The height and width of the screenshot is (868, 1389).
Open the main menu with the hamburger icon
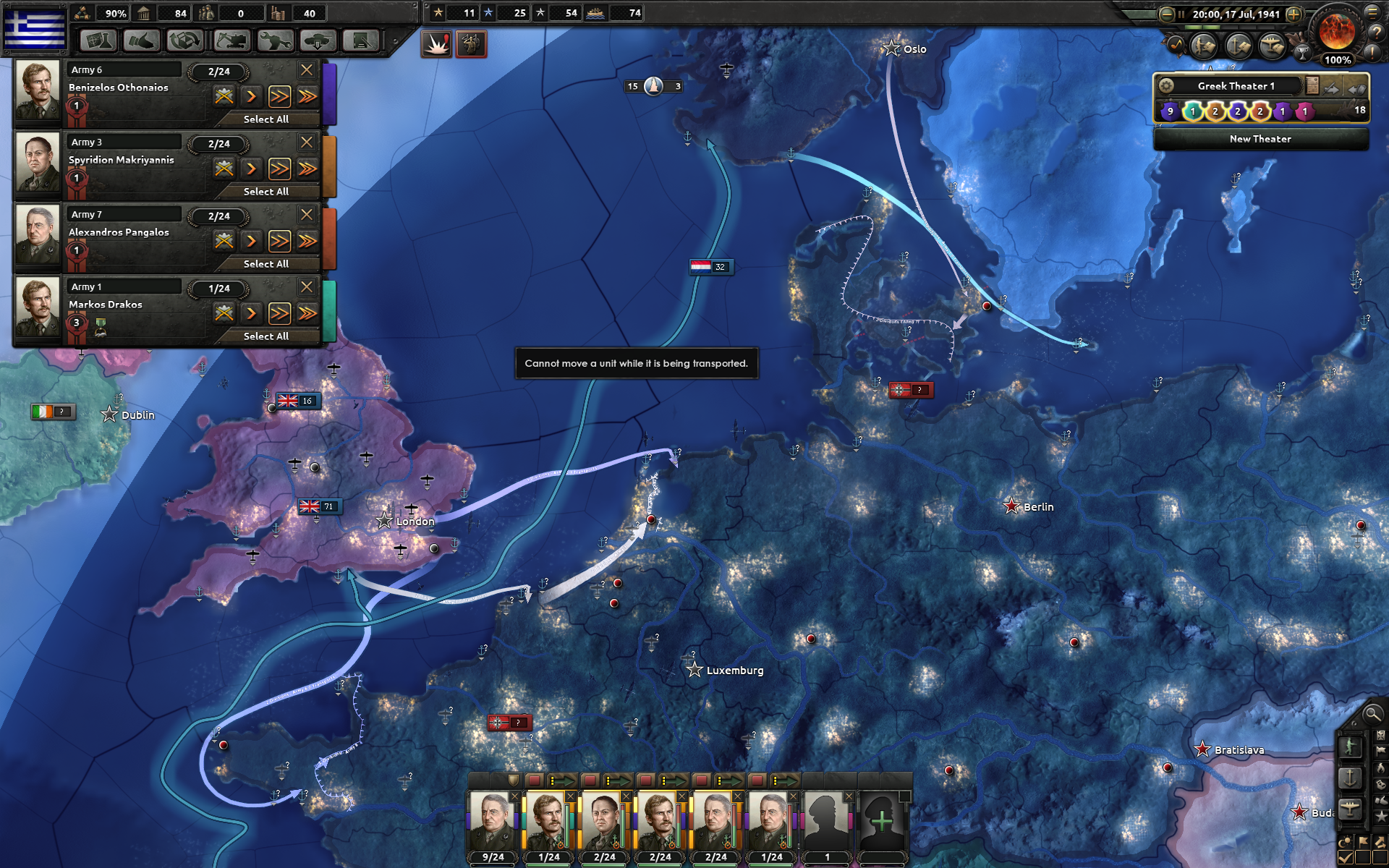(1373, 12)
